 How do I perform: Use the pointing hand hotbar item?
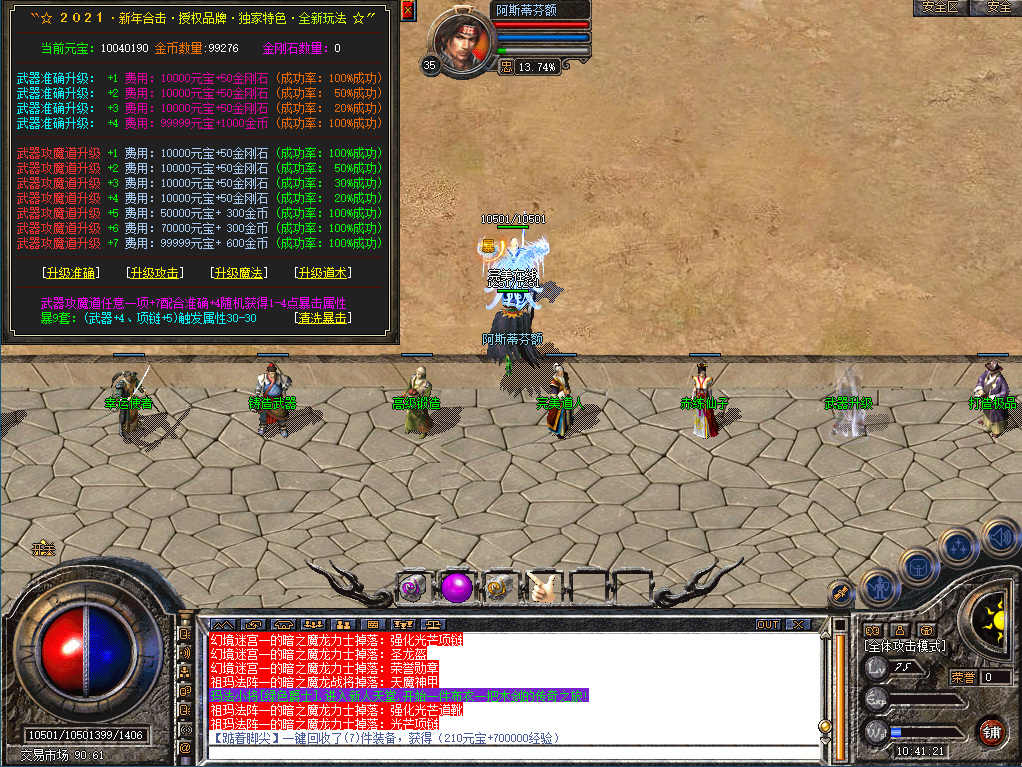click(x=543, y=587)
